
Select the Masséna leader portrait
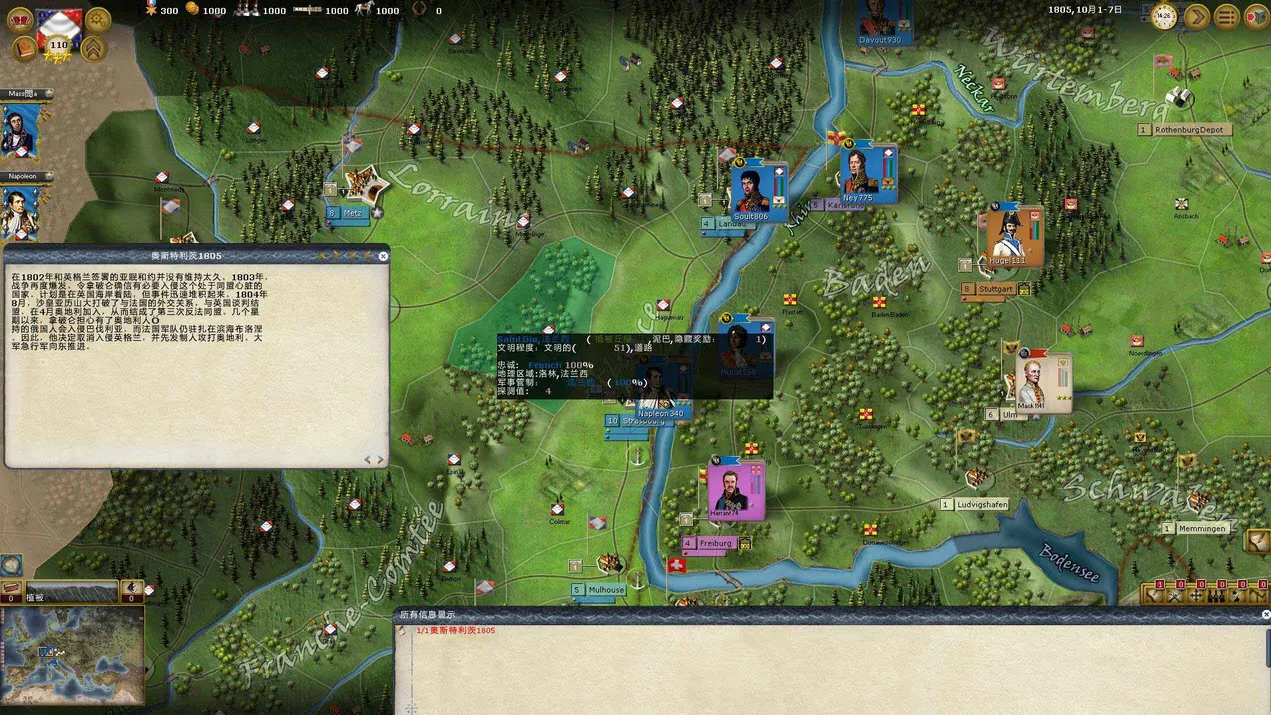19,131
